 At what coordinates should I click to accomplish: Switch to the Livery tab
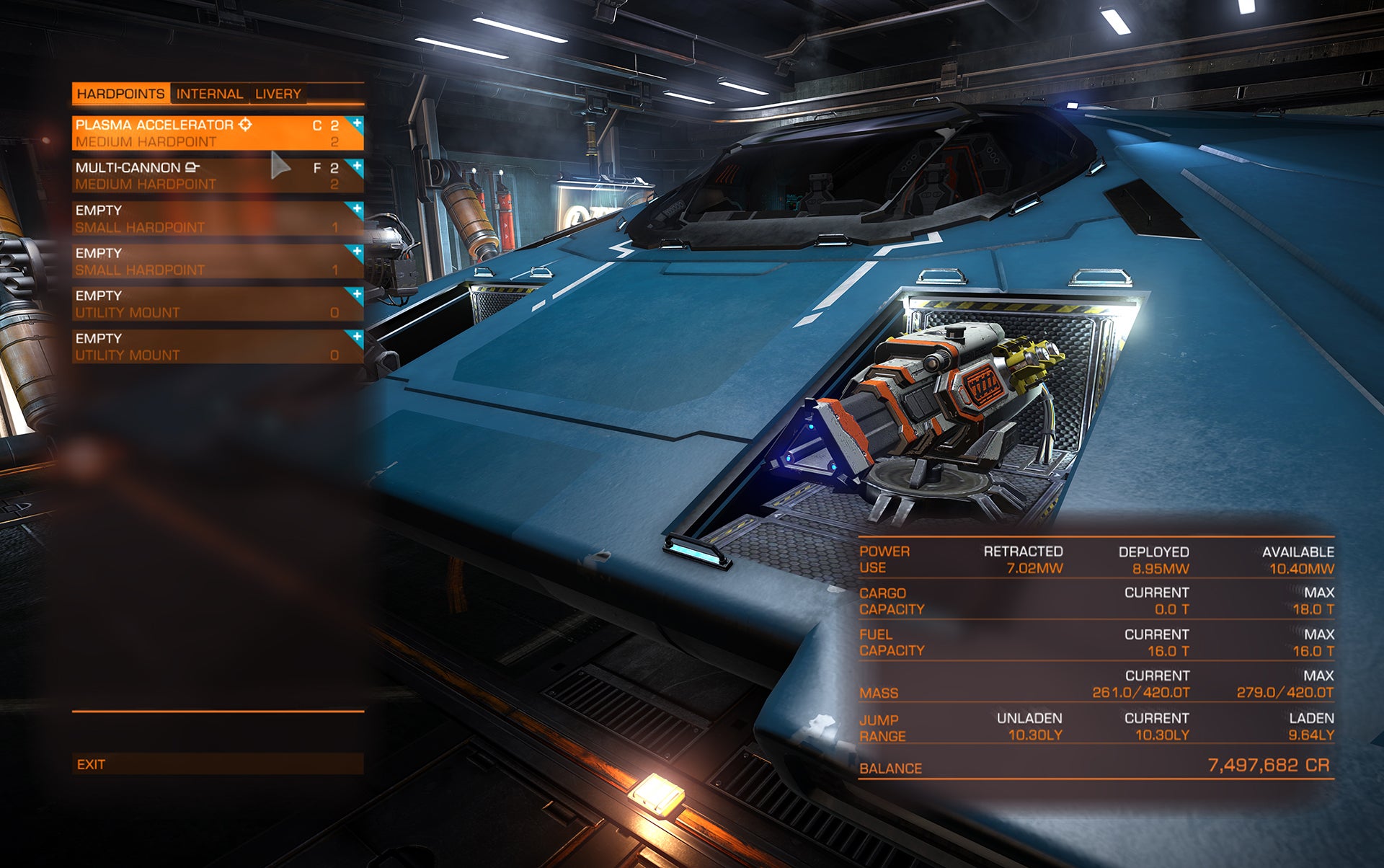[278, 94]
